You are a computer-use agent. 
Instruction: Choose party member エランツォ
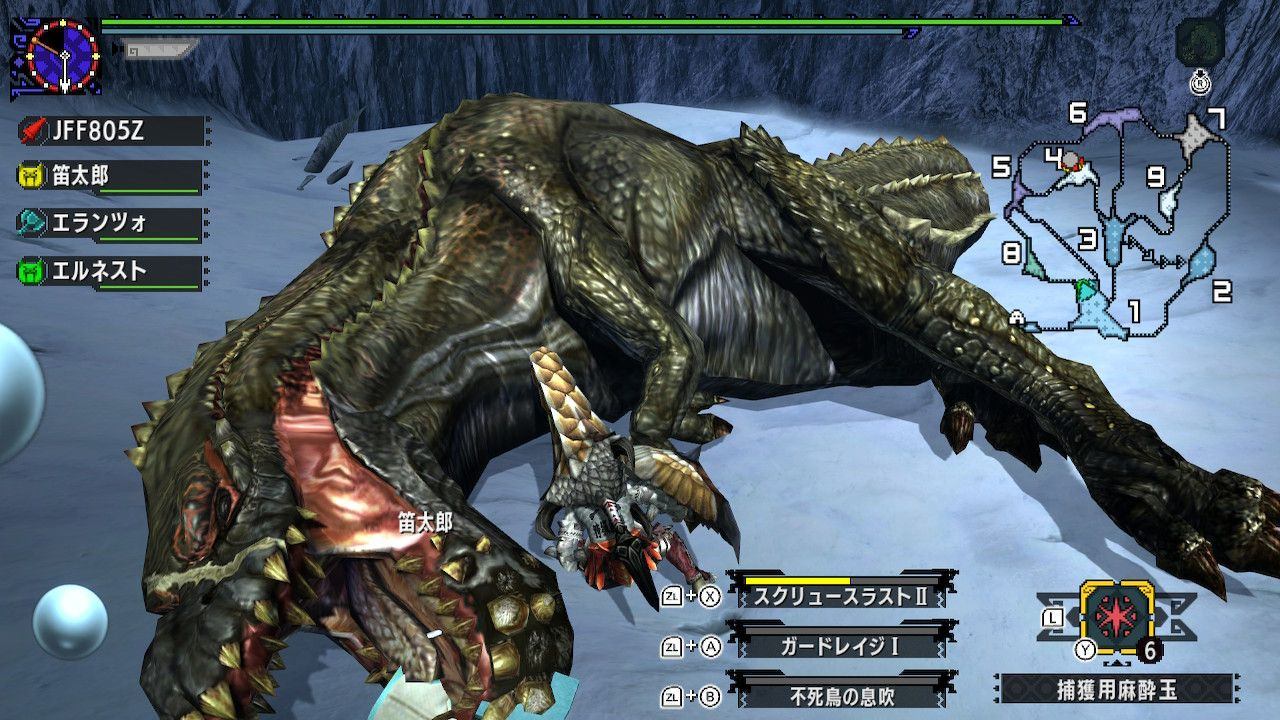point(110,223)
